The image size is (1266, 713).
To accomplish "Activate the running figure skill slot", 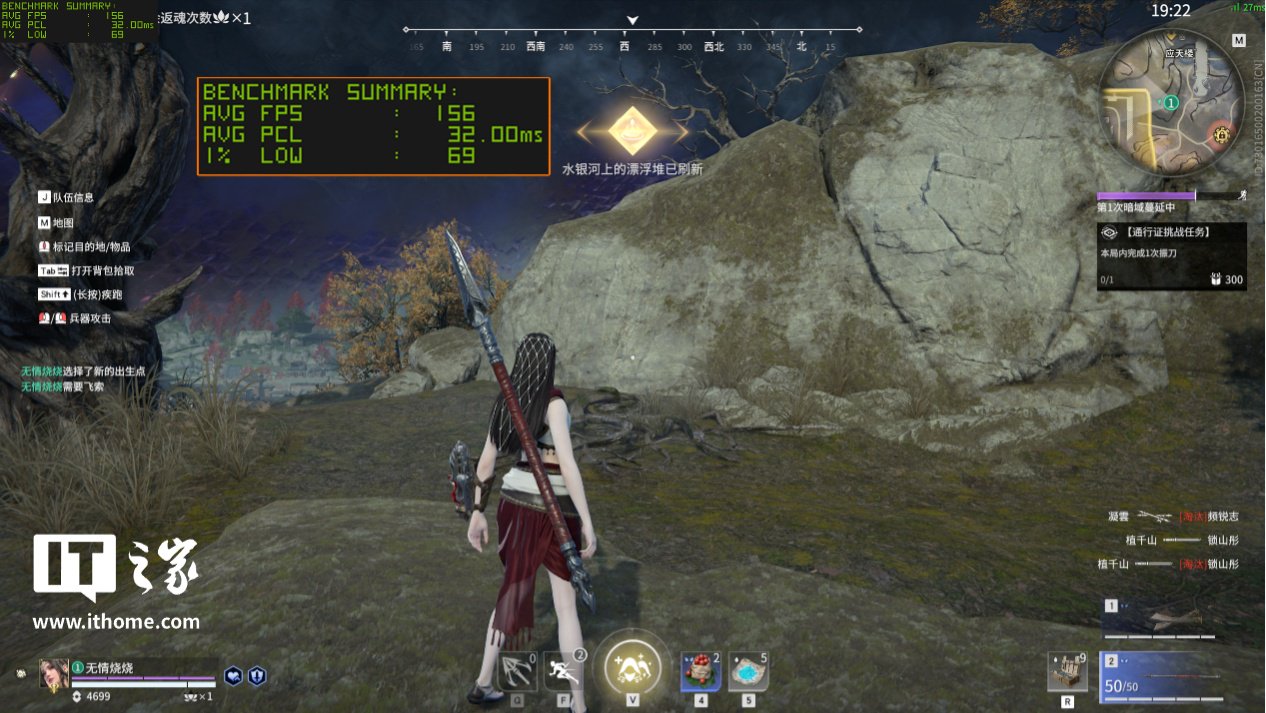I will (565, 671).
